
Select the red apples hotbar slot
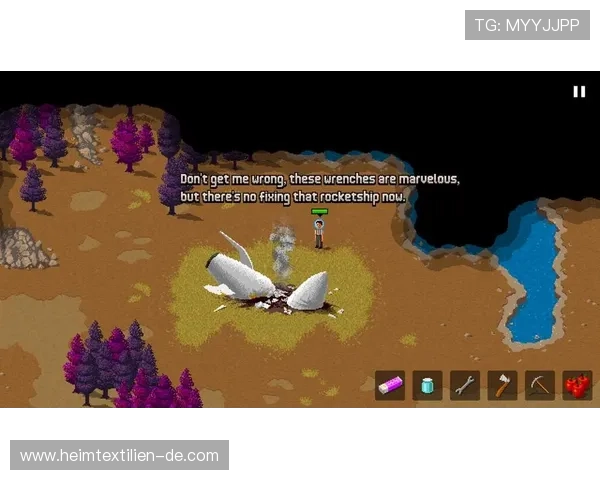click(x=577, y=385)
